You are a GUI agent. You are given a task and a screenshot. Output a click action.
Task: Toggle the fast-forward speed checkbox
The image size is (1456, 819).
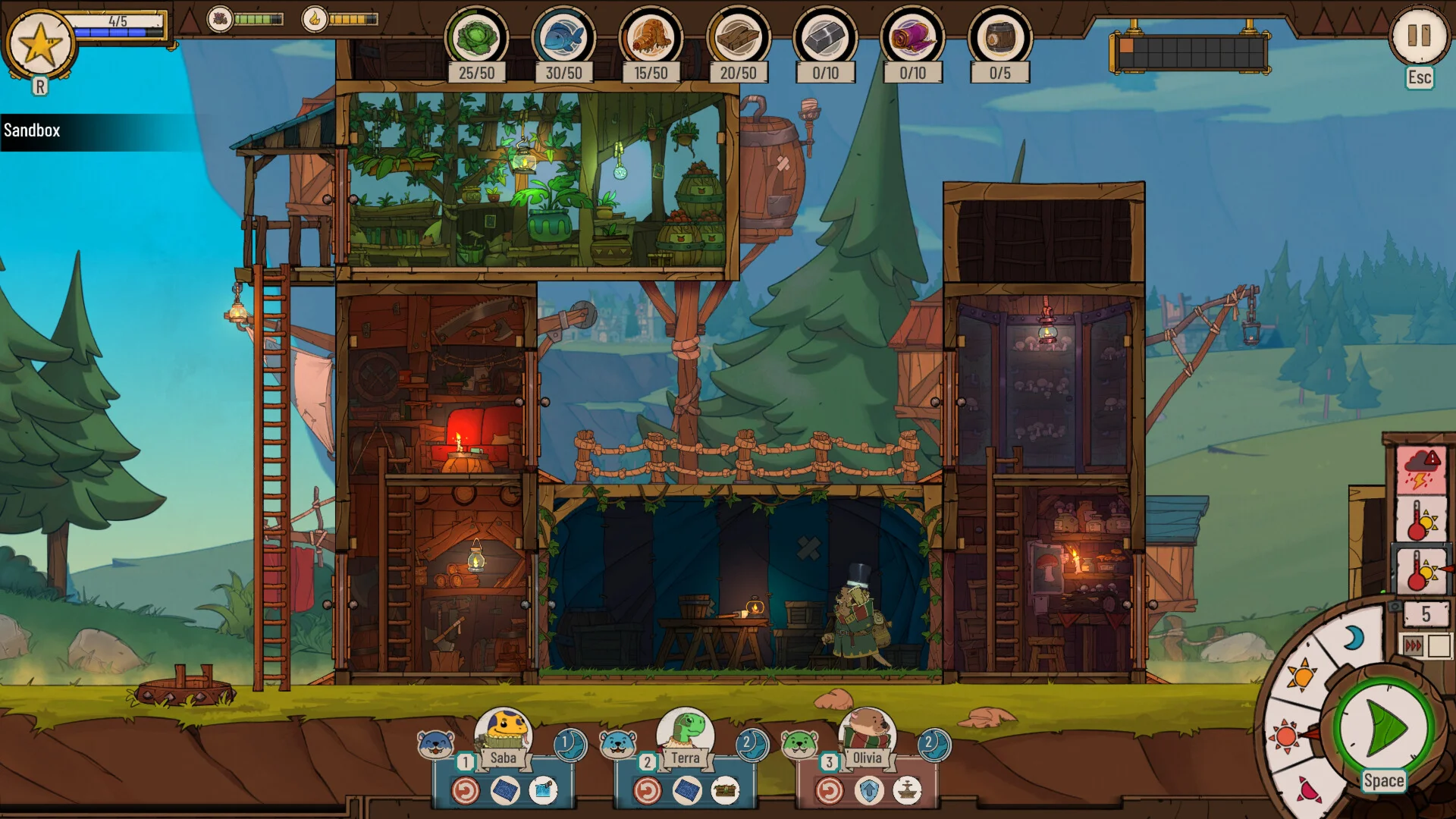(x=1439, y=646)
